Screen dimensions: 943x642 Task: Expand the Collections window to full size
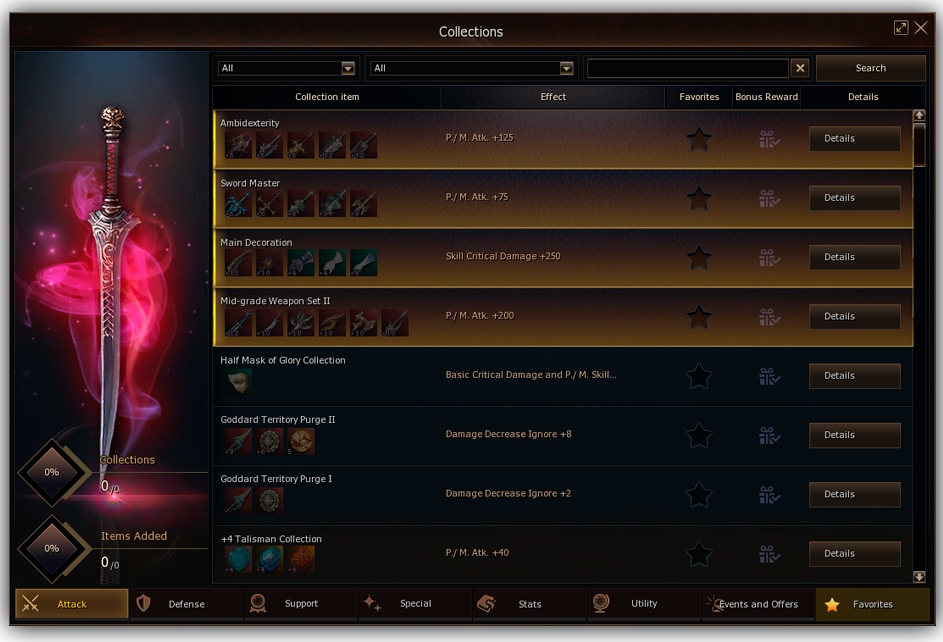click(901, 28)
